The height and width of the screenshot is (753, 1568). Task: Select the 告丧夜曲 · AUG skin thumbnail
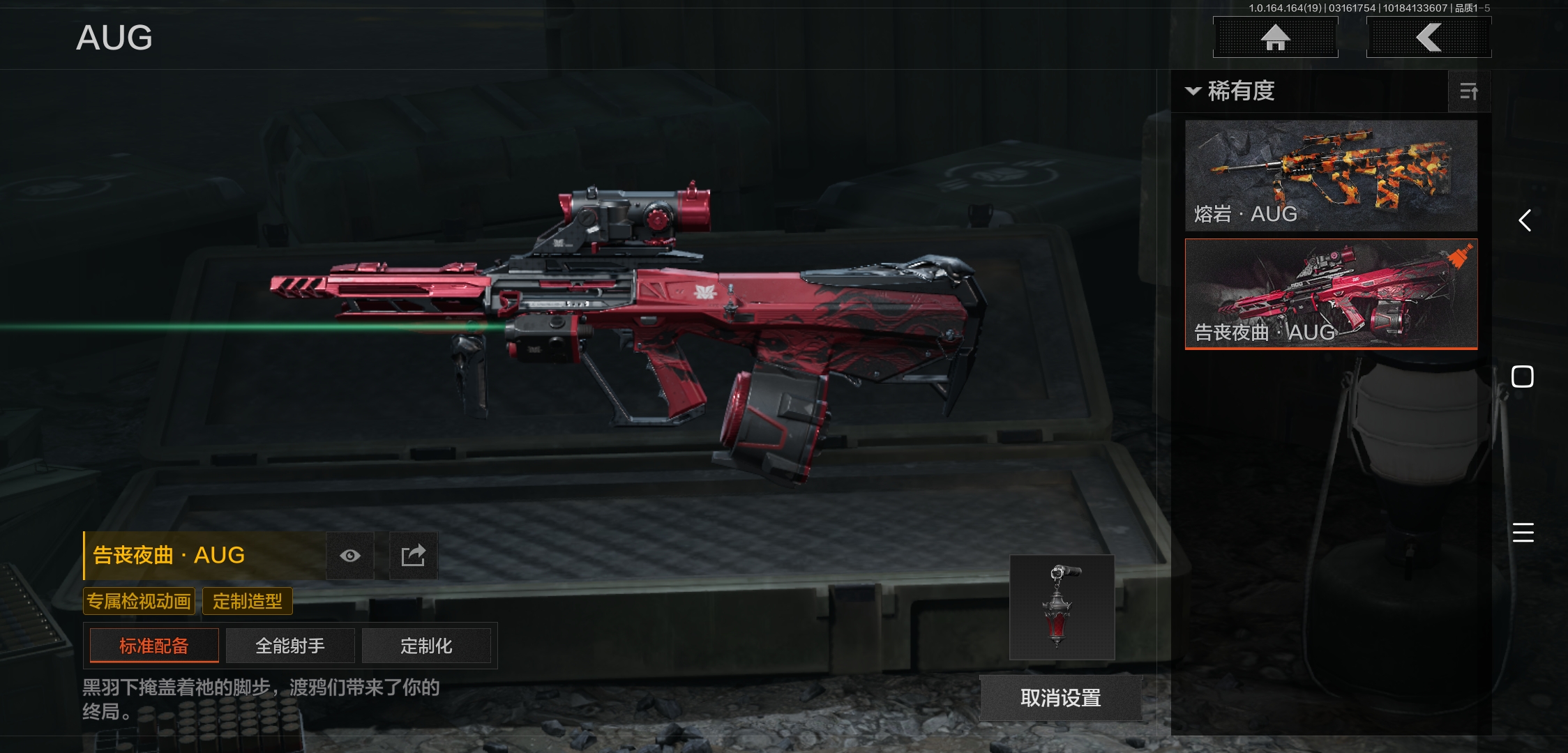(x=1331, y=294)
